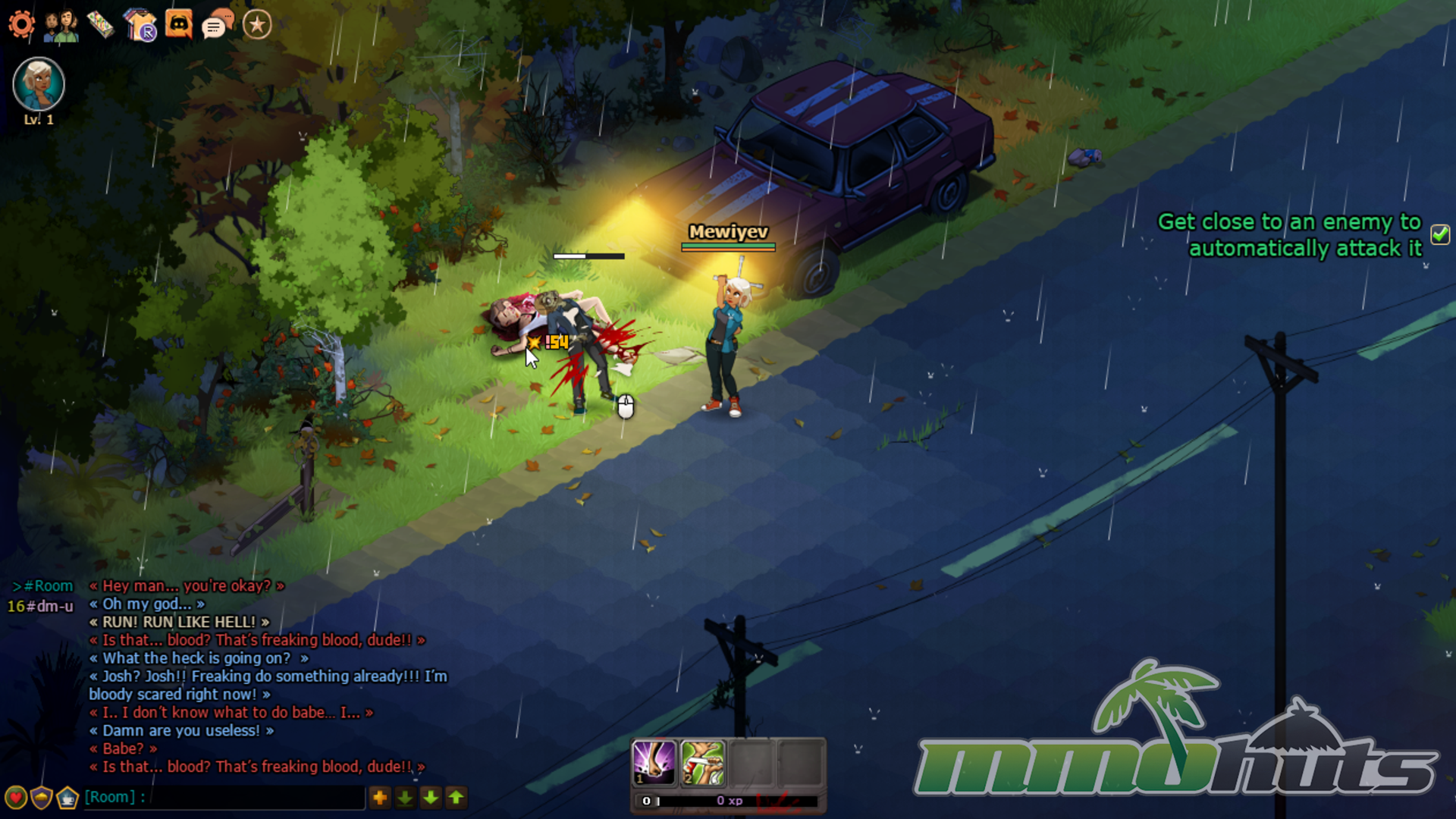Click the orange plus chat button
Screen dimensions: 1456x819
(380, 798)
